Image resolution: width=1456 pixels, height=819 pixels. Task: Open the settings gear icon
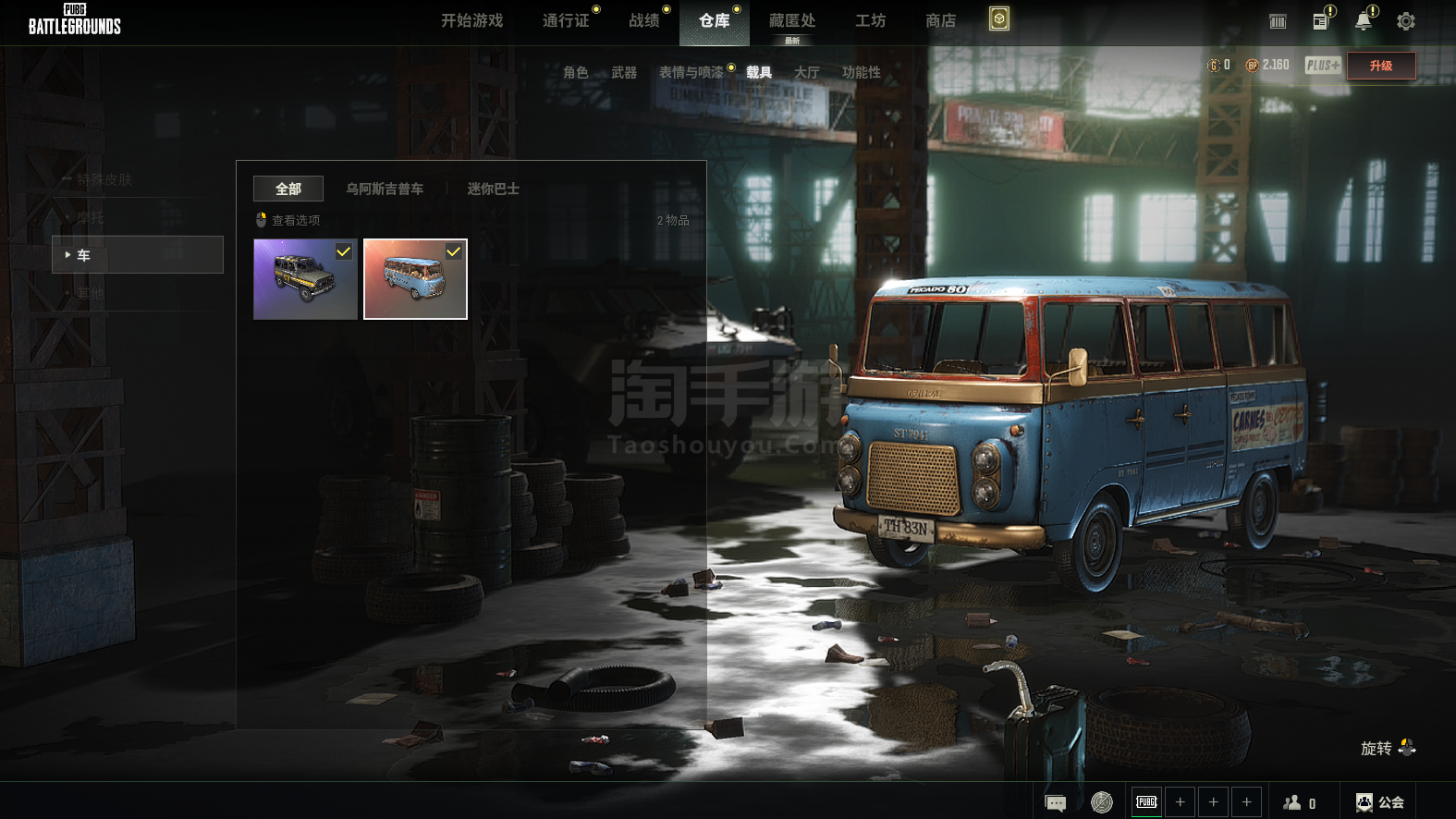1405,21
